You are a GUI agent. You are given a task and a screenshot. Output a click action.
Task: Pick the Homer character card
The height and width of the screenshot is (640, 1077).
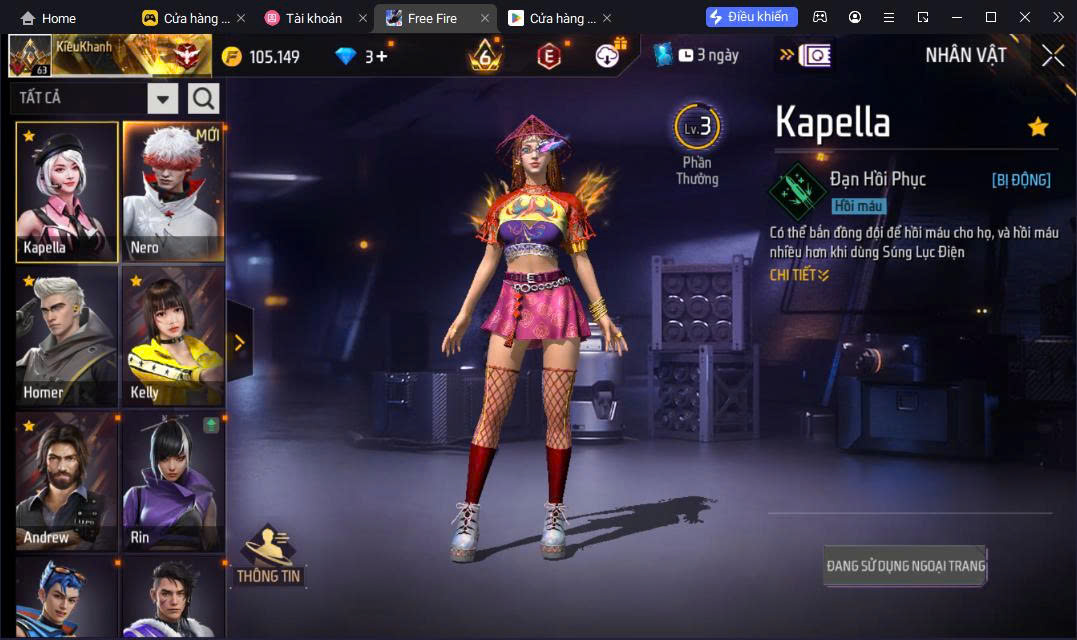tap(67, 336)
